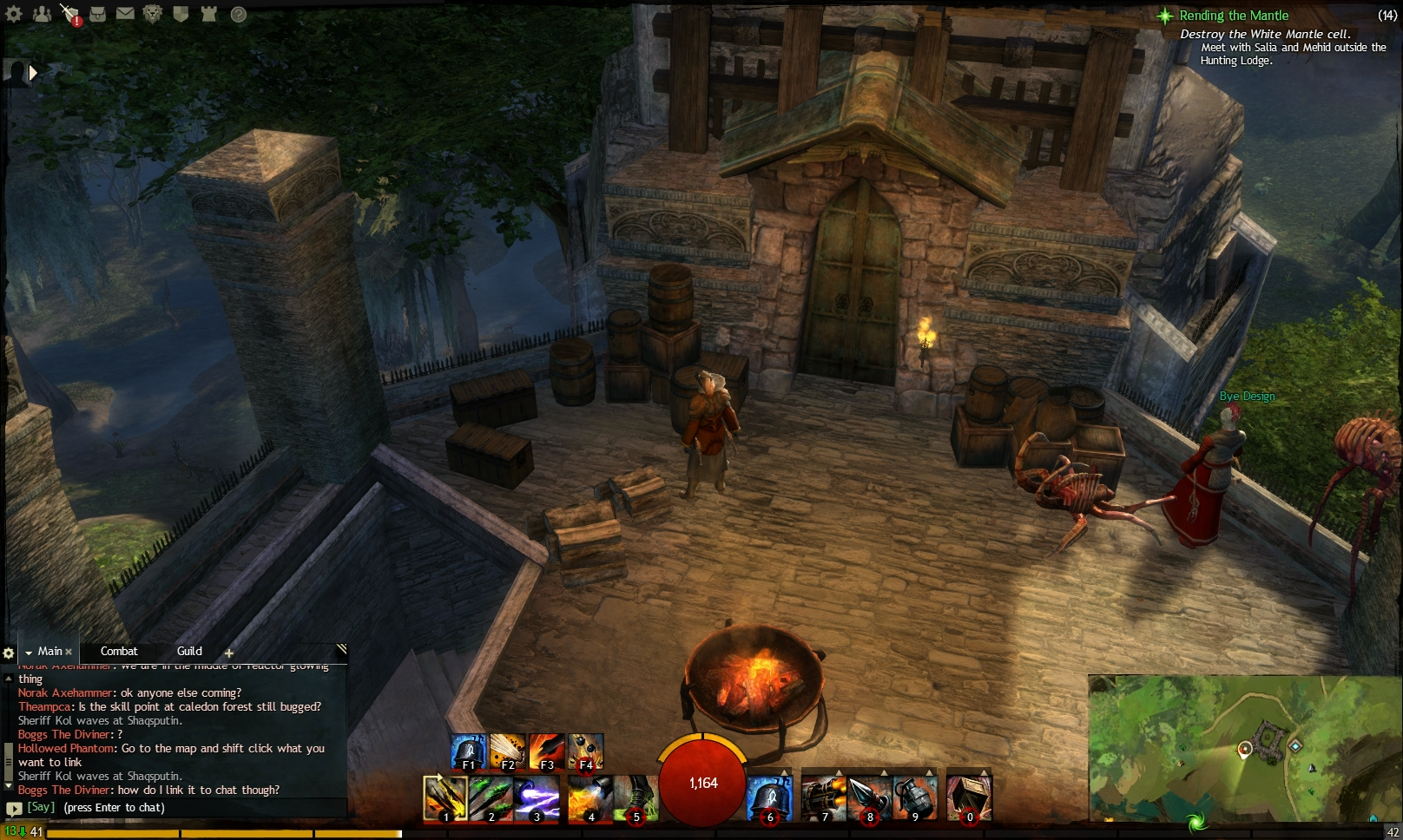The height and width of the screenshot is (840, 1403).
Task: Activate the elite skill in slot 0
Action: coord(968,797)
